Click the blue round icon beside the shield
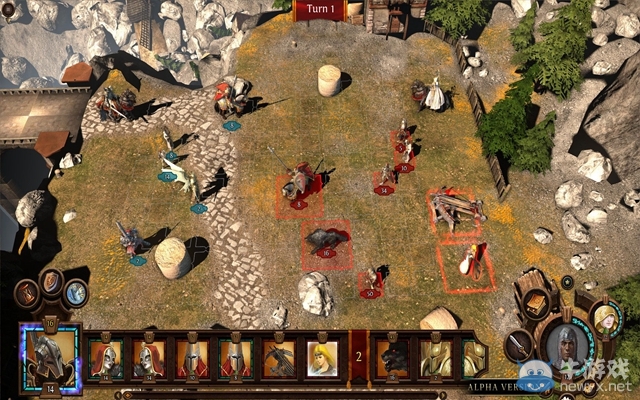This screenshot has height=400, width=640. 76,293
